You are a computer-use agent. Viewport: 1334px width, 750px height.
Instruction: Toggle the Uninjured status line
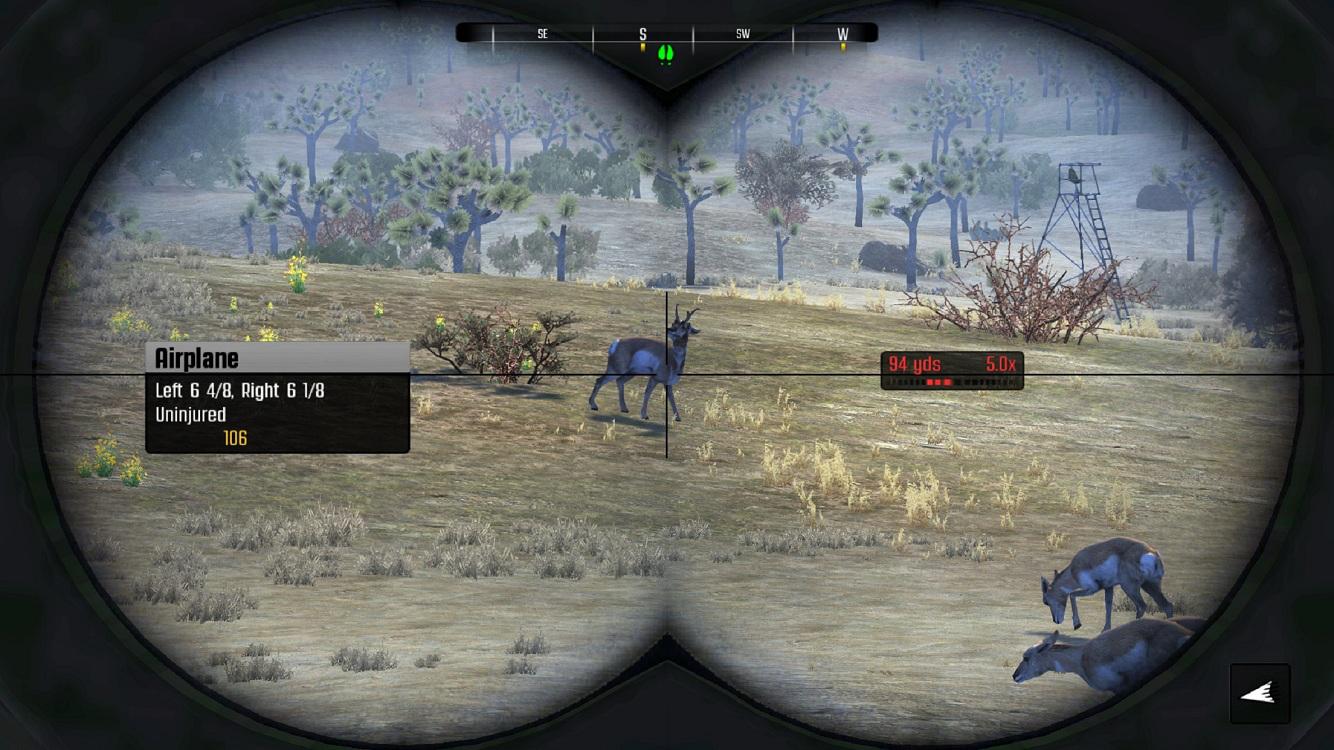tap(195, 414)
